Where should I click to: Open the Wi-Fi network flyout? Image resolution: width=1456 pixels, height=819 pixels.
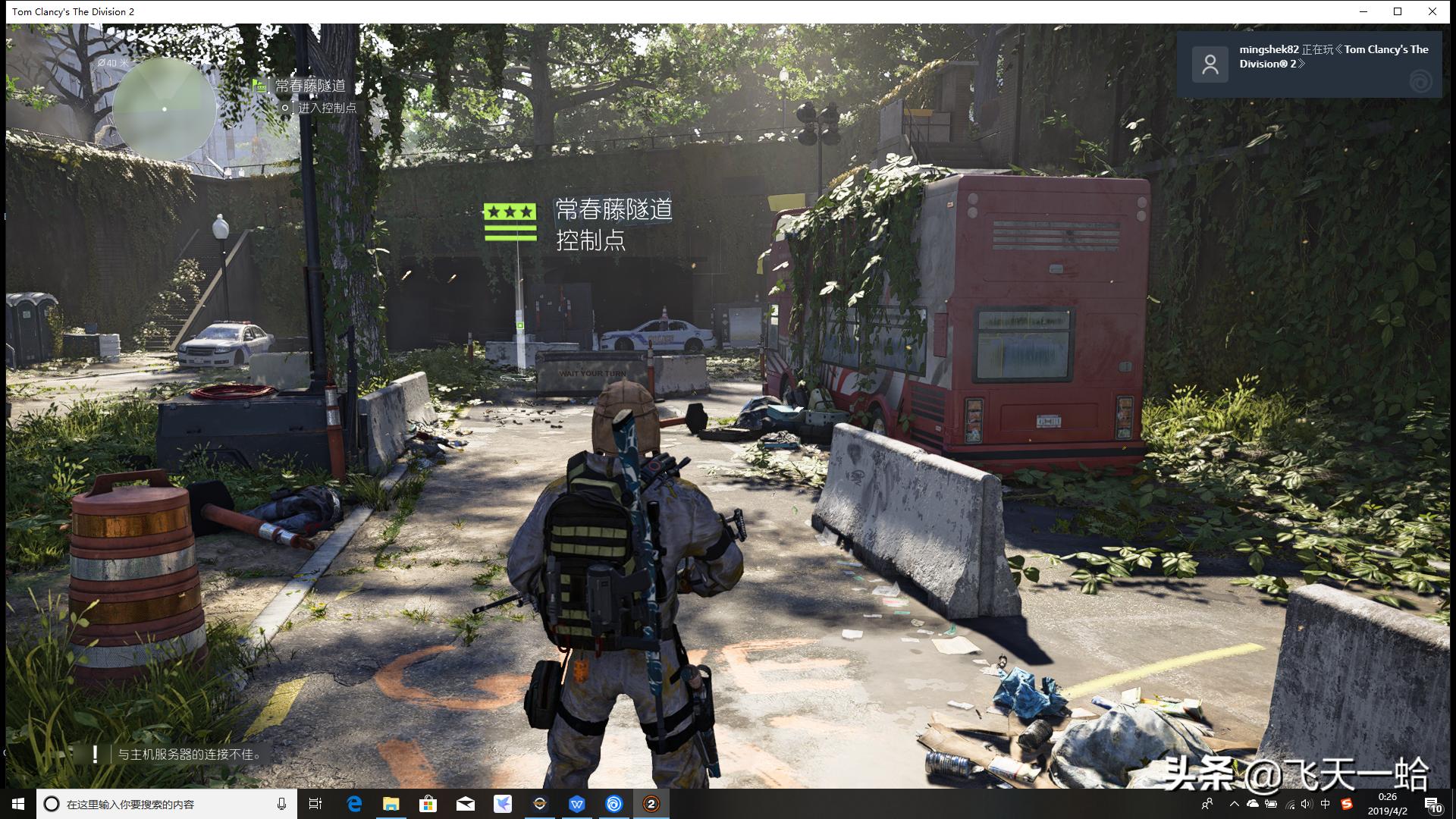[1290, 804]
